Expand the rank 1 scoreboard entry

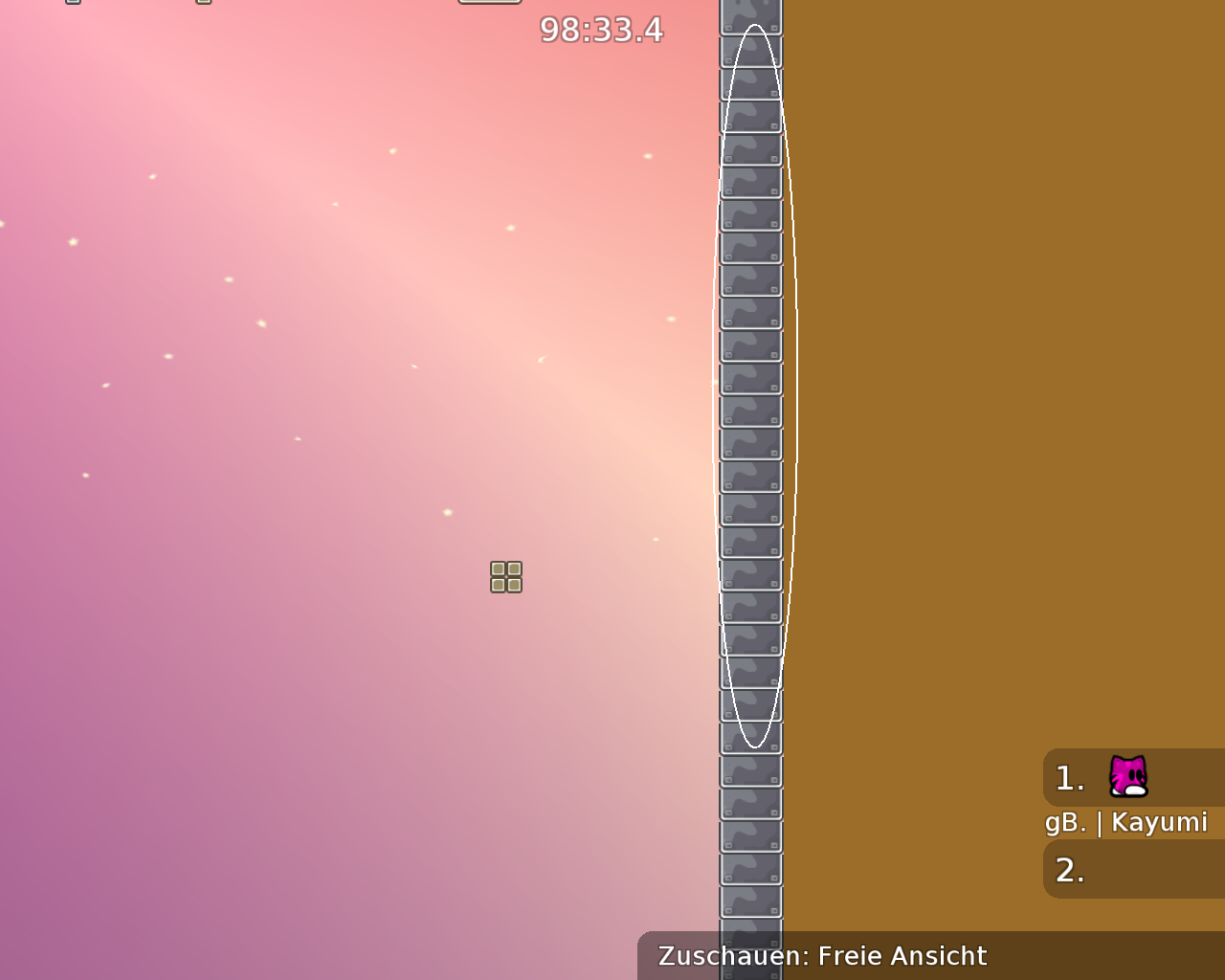1132,777
